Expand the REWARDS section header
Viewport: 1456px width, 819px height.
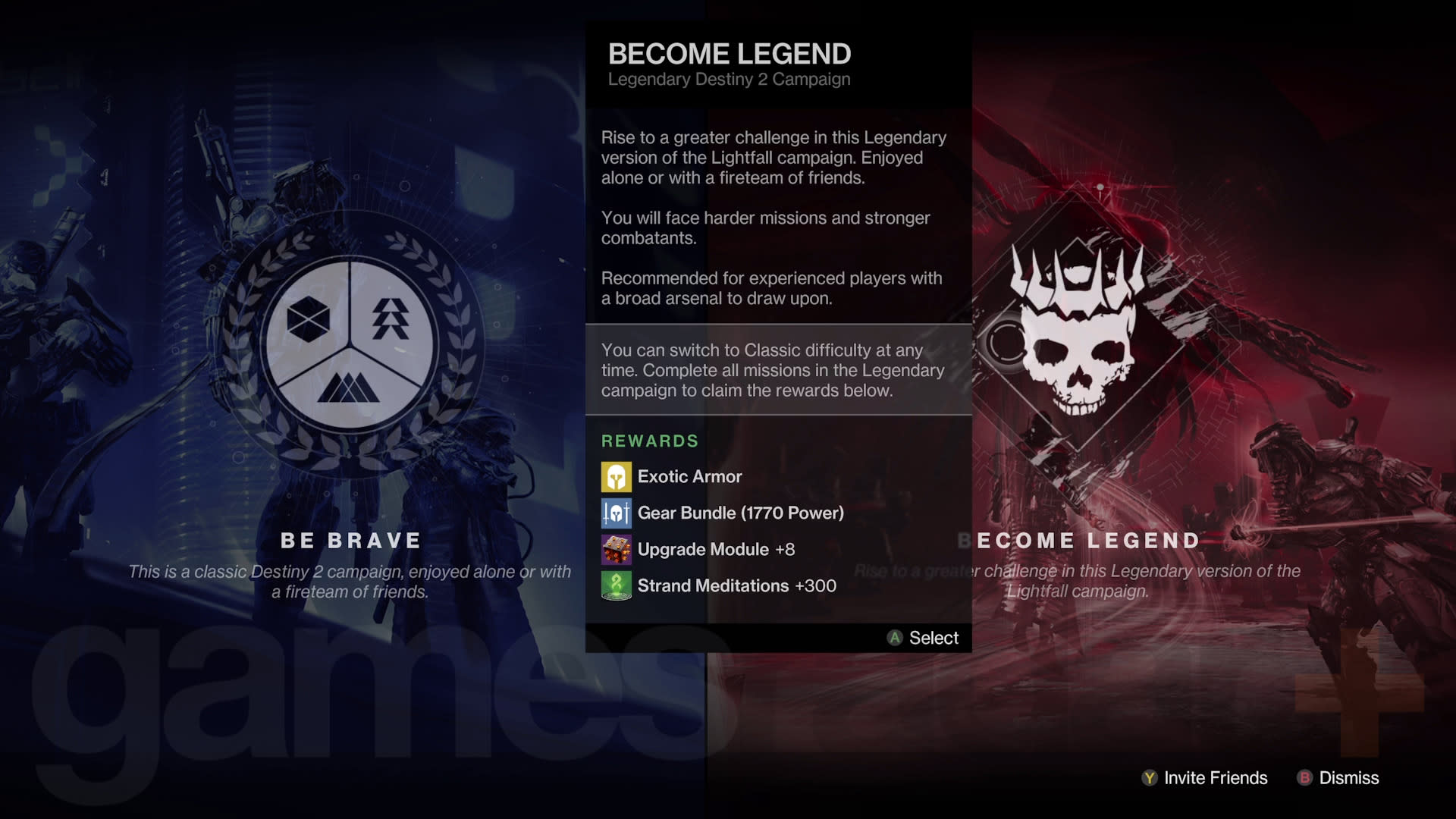pyautogui.click(x=649, y=441)
